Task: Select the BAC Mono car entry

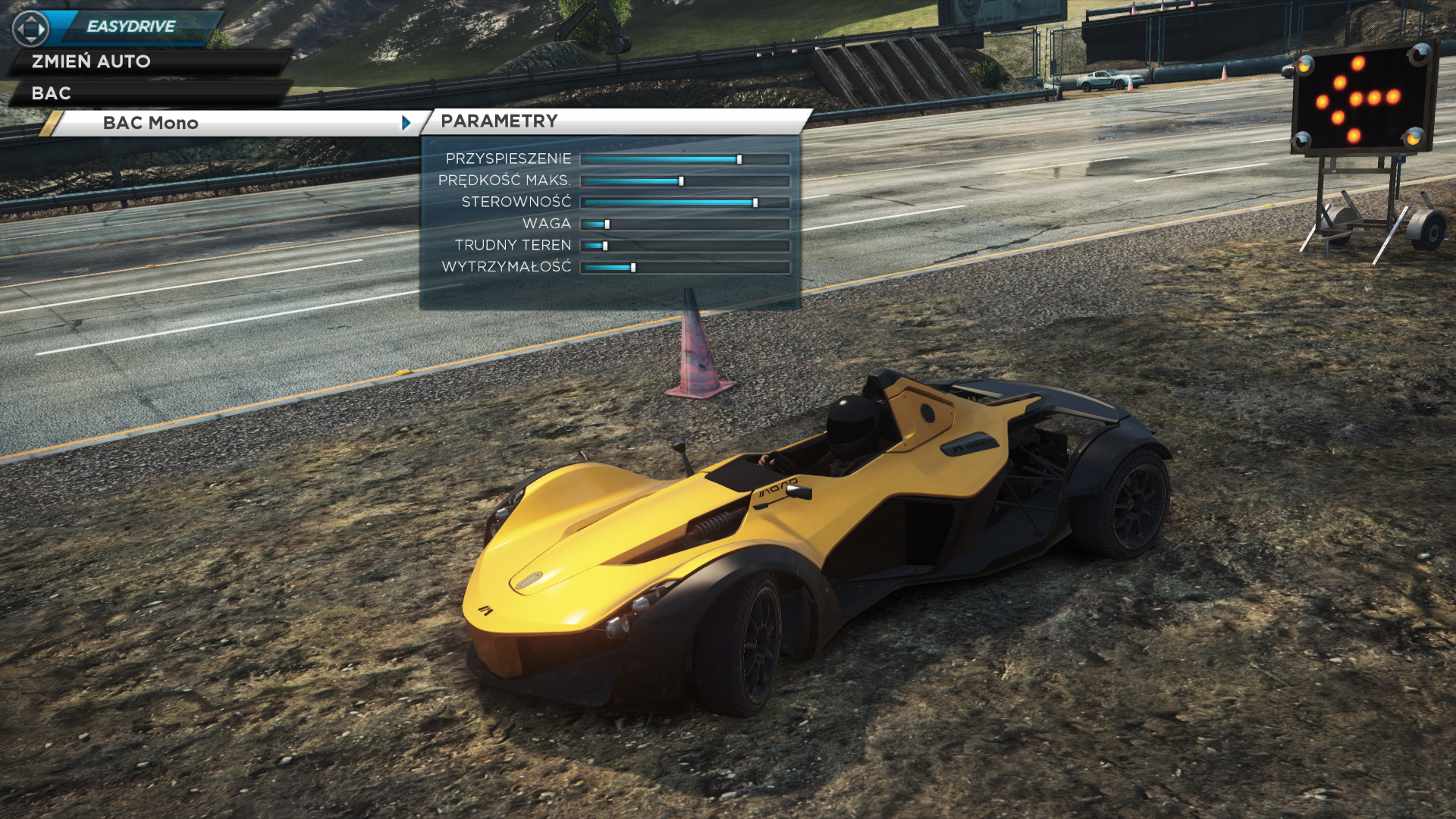Action: coord(151,123)
